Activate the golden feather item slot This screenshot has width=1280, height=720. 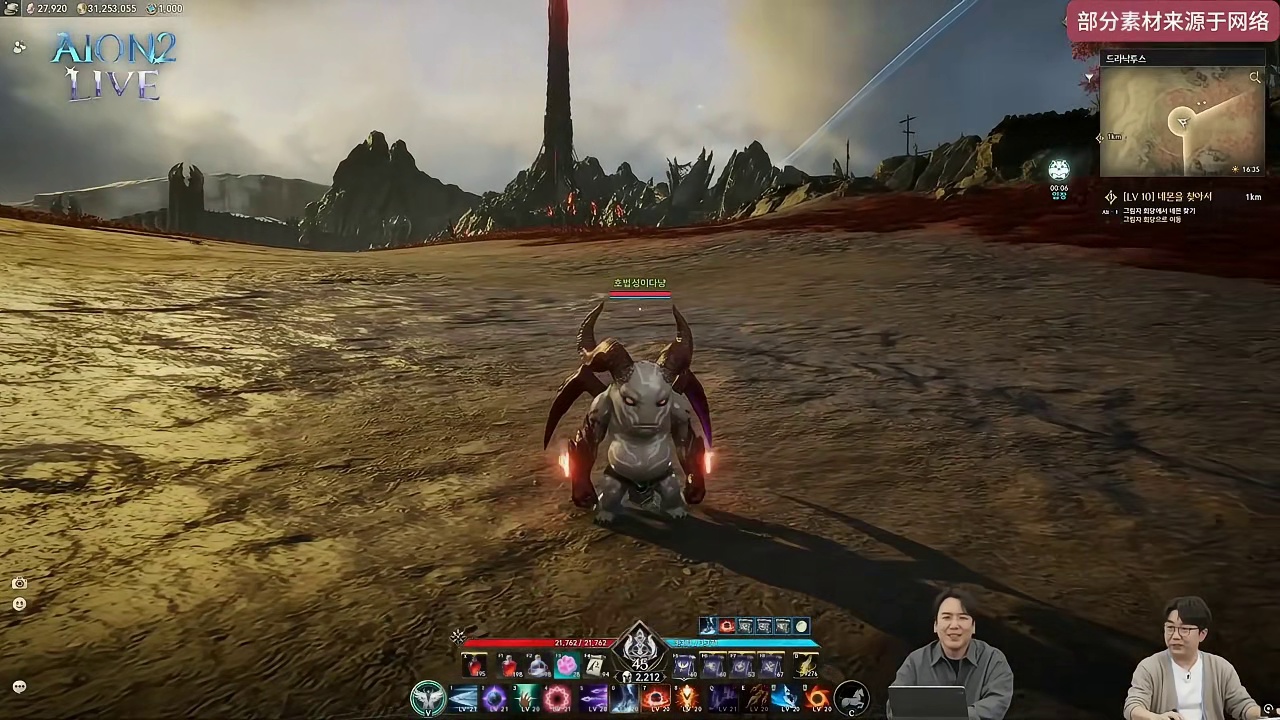pyautogui.click(x=805, y=665)
